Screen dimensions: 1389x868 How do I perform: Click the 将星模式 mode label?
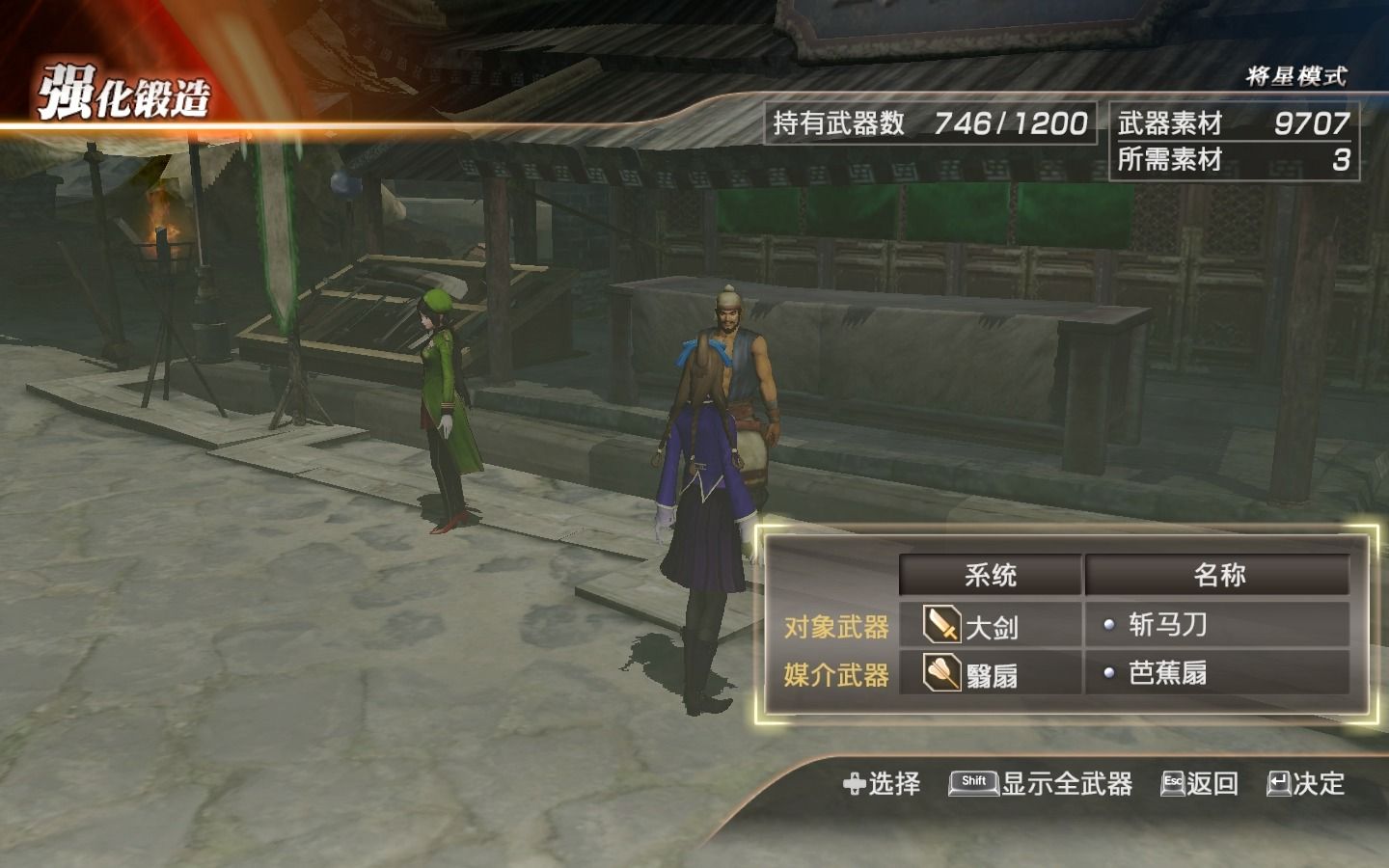coord(1296,72)
